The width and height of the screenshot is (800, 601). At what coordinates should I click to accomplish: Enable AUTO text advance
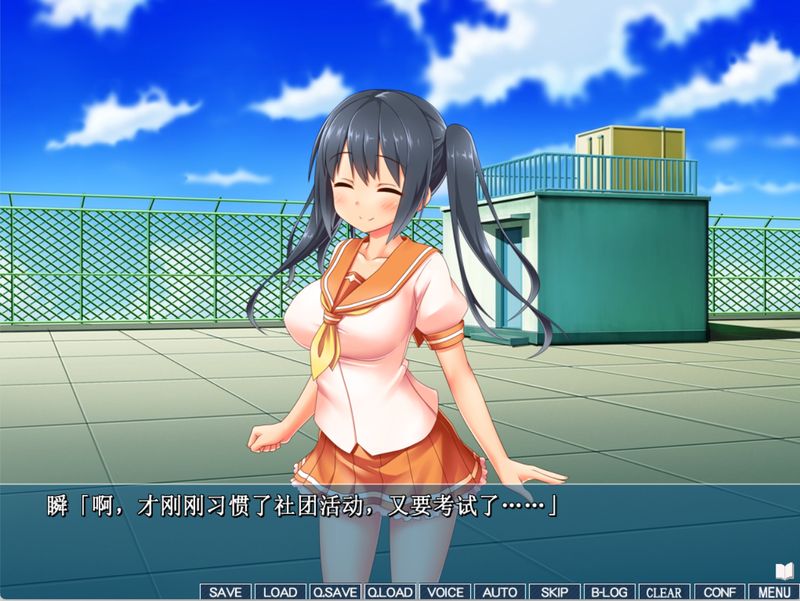tap(499, 592)
